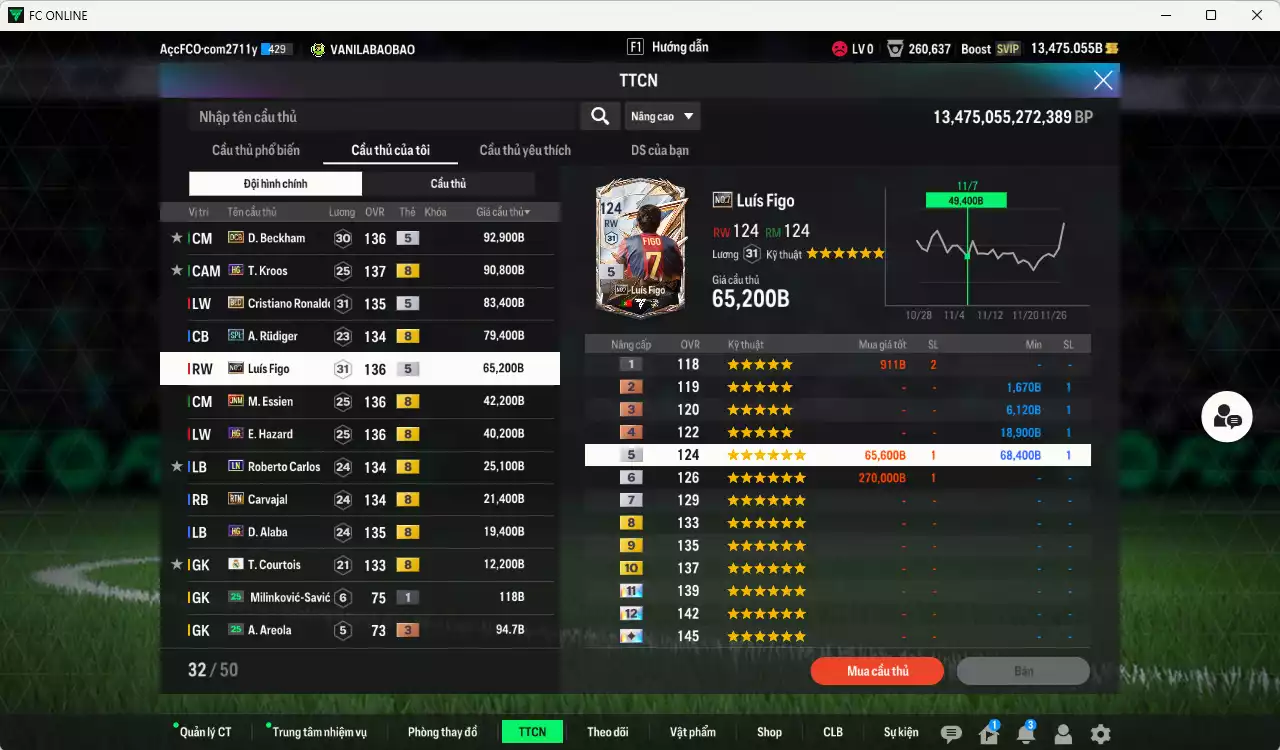Toggle the favorite star on Roberto Carlos
The height and width of the screenshot is (750, 1280).
[176, 466]
